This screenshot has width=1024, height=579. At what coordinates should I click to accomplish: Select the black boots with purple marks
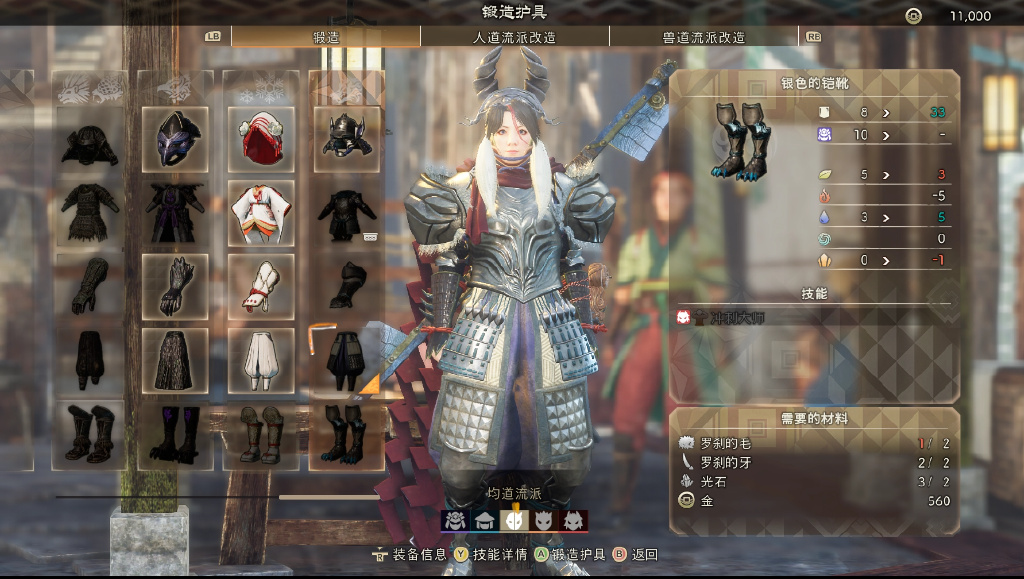coord(176,432)
